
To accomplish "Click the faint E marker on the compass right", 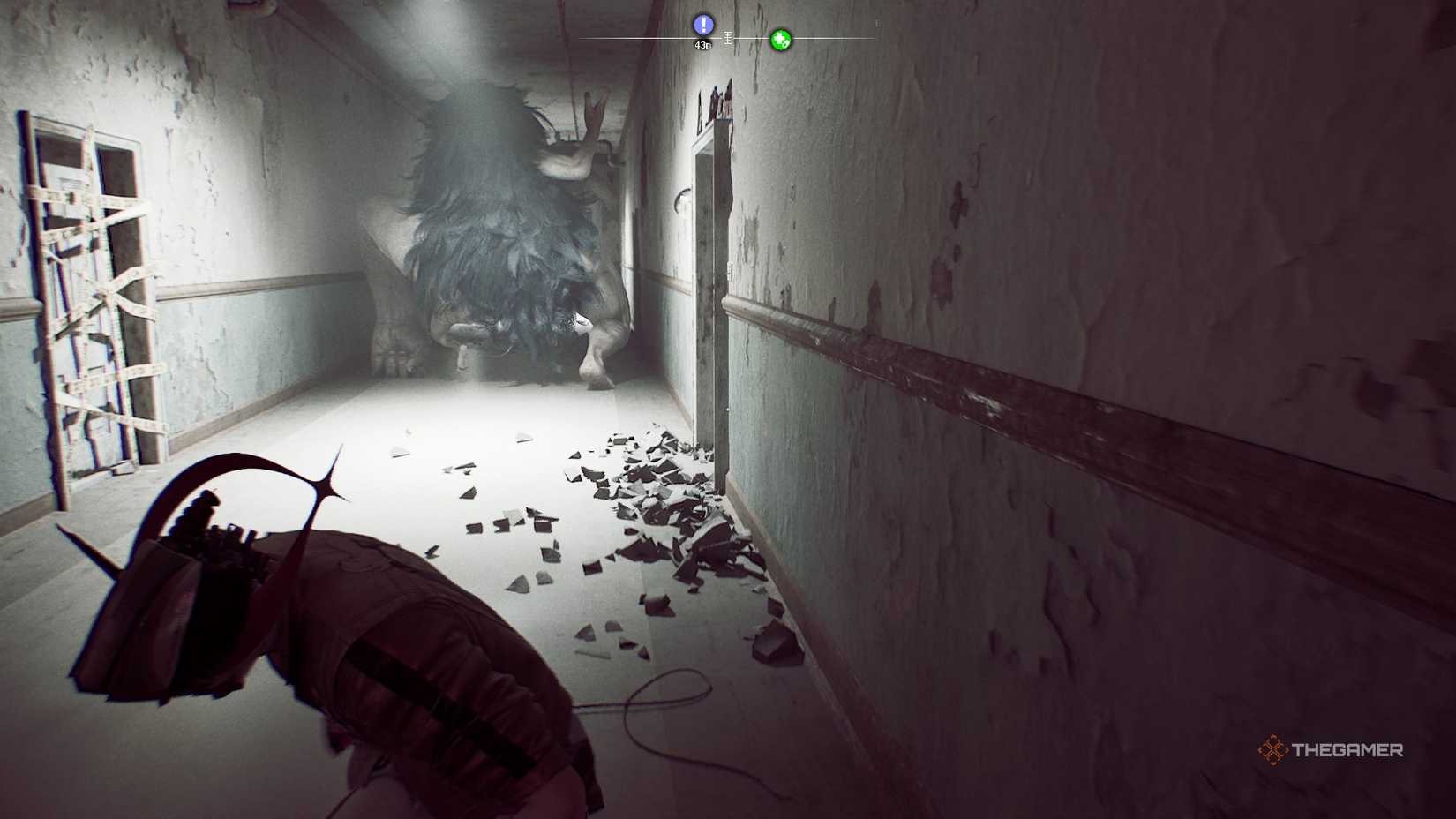I will pos(877,24).
